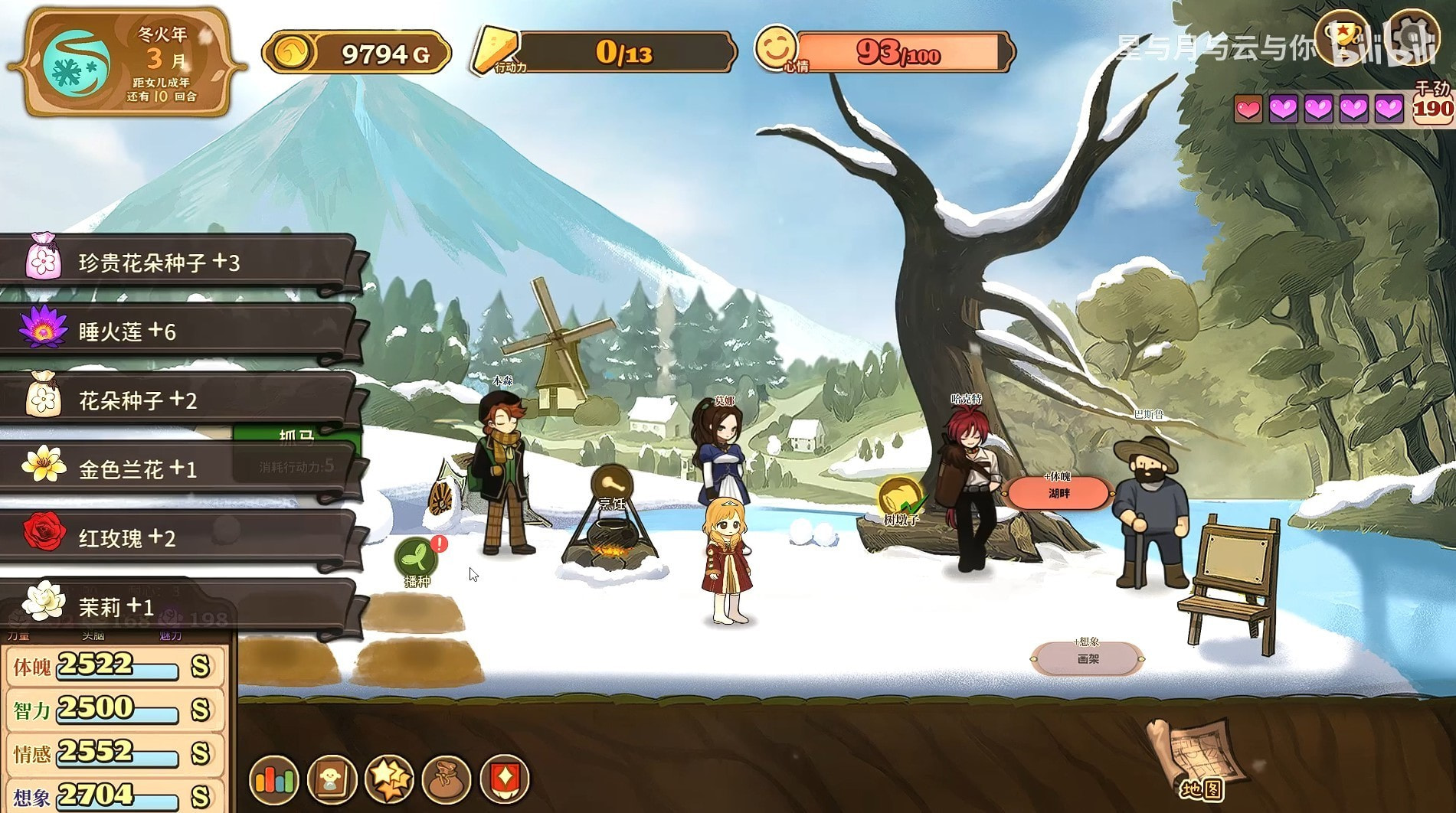The image size is (1456, 813).
Task: Open the red diamond banner icon
Action: pyautogui.click(x=505, y=779)
